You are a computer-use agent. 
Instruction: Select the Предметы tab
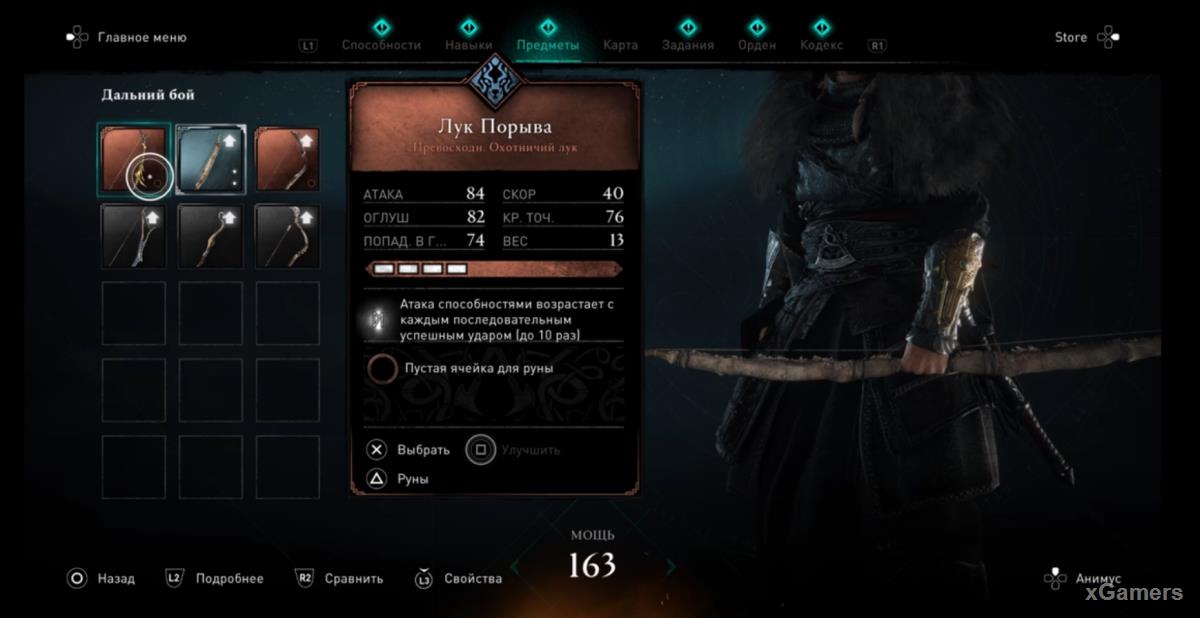[x=547, y=45]
